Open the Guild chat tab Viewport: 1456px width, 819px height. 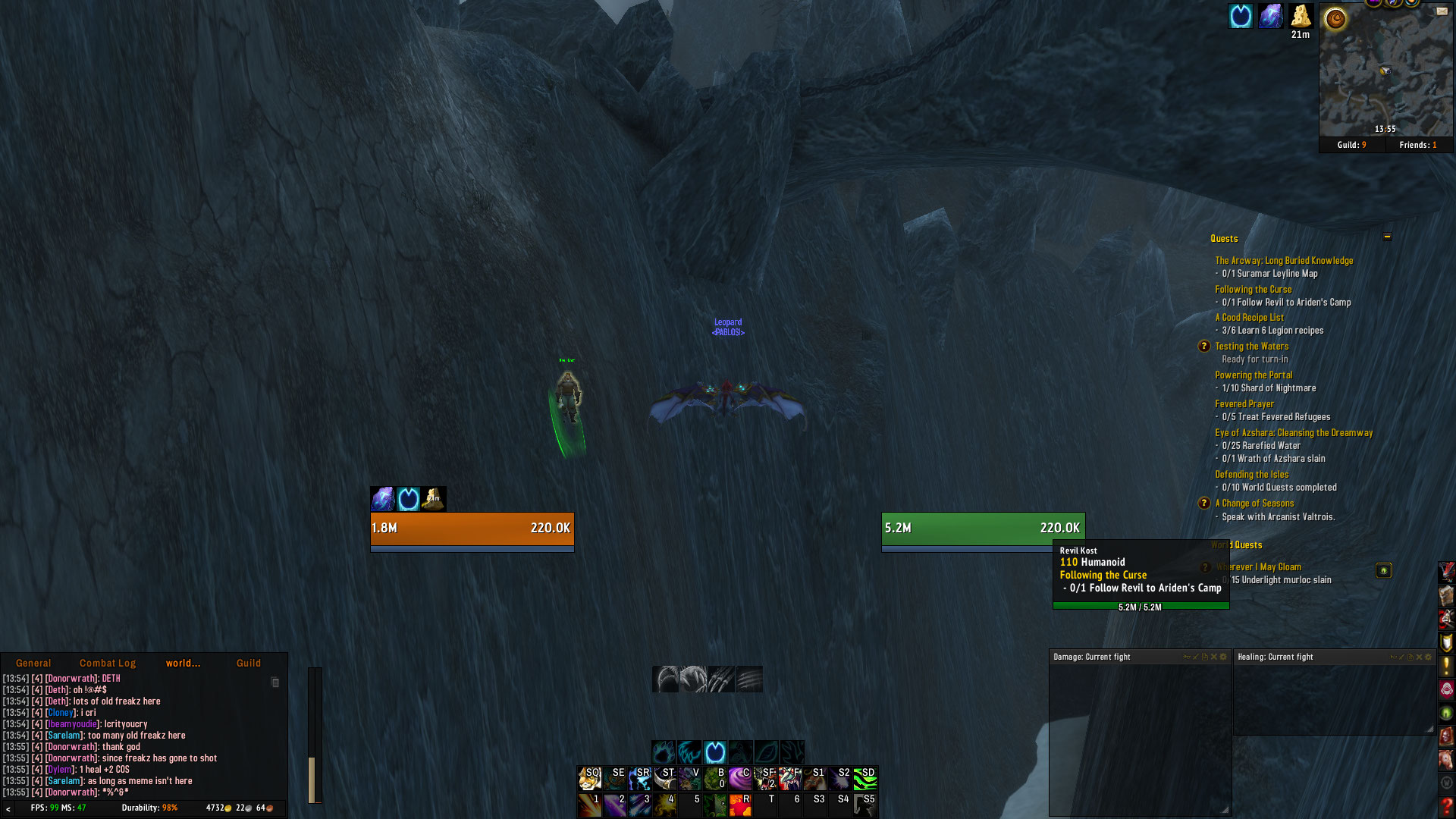[x=248, y=663]
